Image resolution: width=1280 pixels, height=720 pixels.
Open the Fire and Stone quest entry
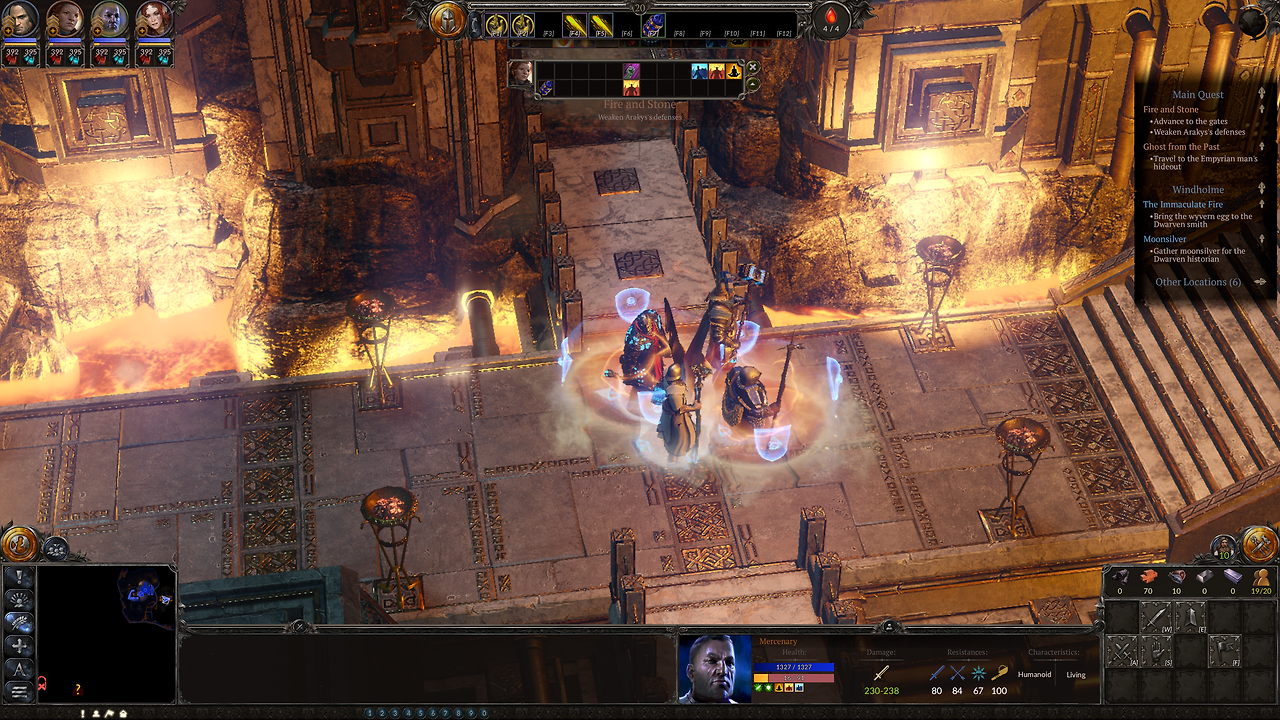point(1171,110)
